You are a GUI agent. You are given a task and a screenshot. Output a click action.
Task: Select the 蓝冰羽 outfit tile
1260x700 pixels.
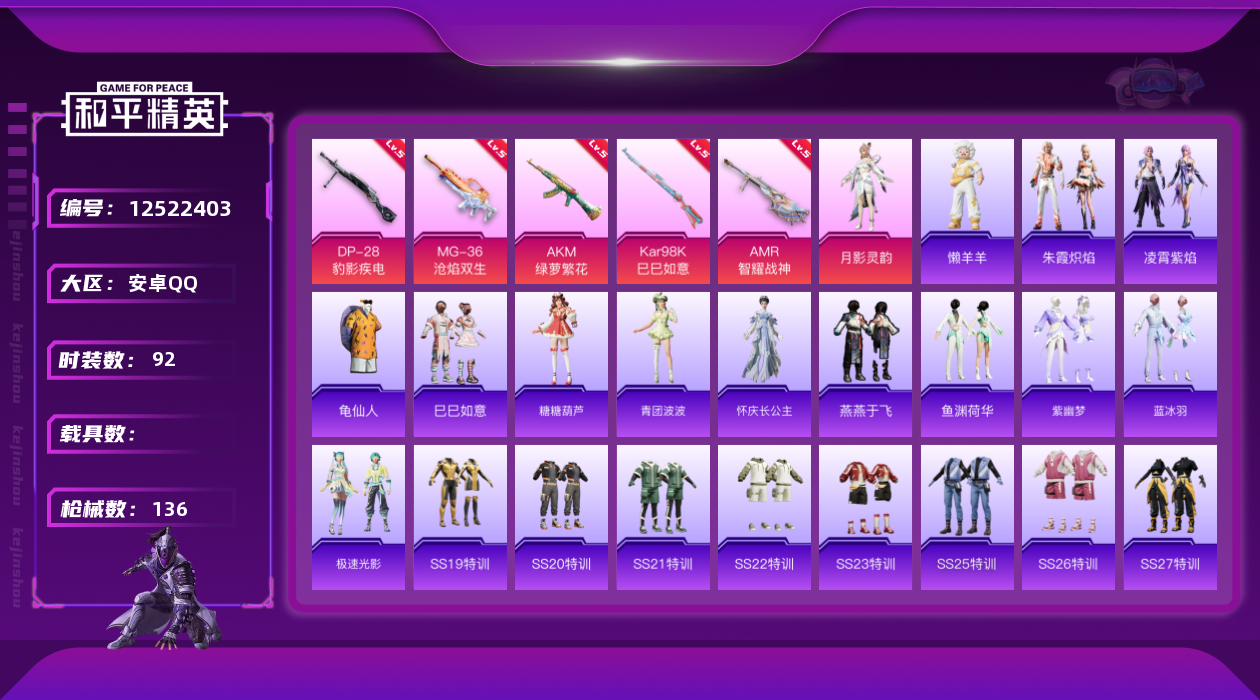pyautogui.click(x=1170, y=364)
